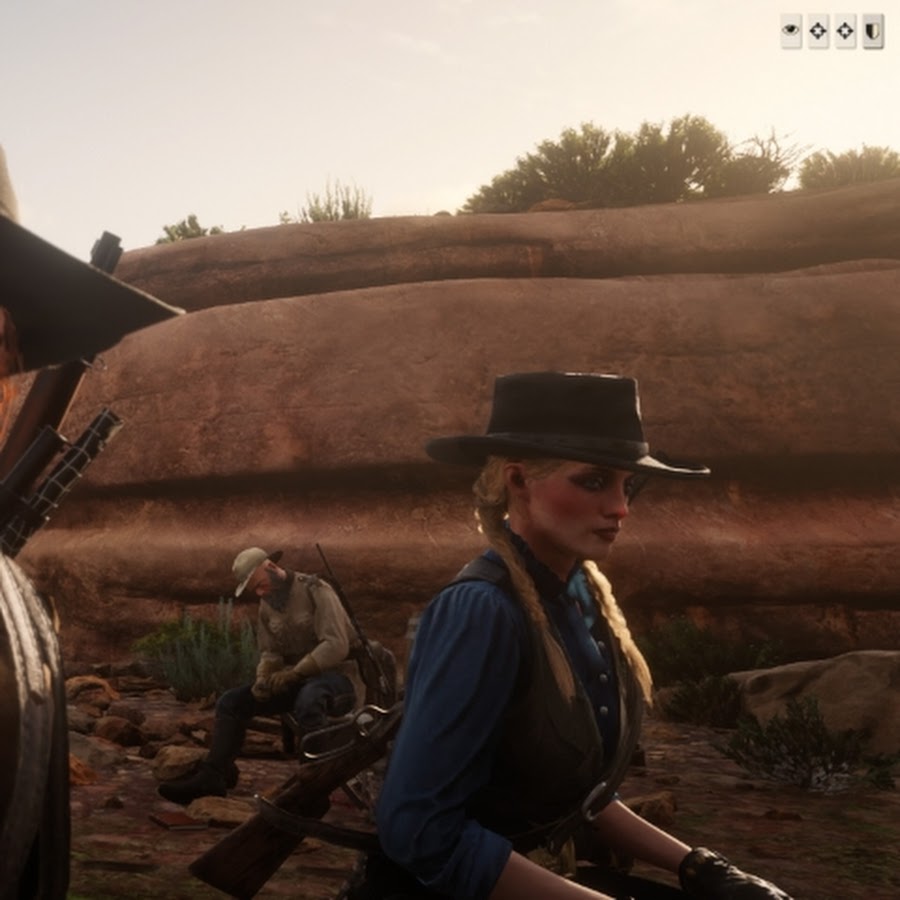900x900 pixels.
Task: Click the eye ability card icon
Action: (791, 31)
